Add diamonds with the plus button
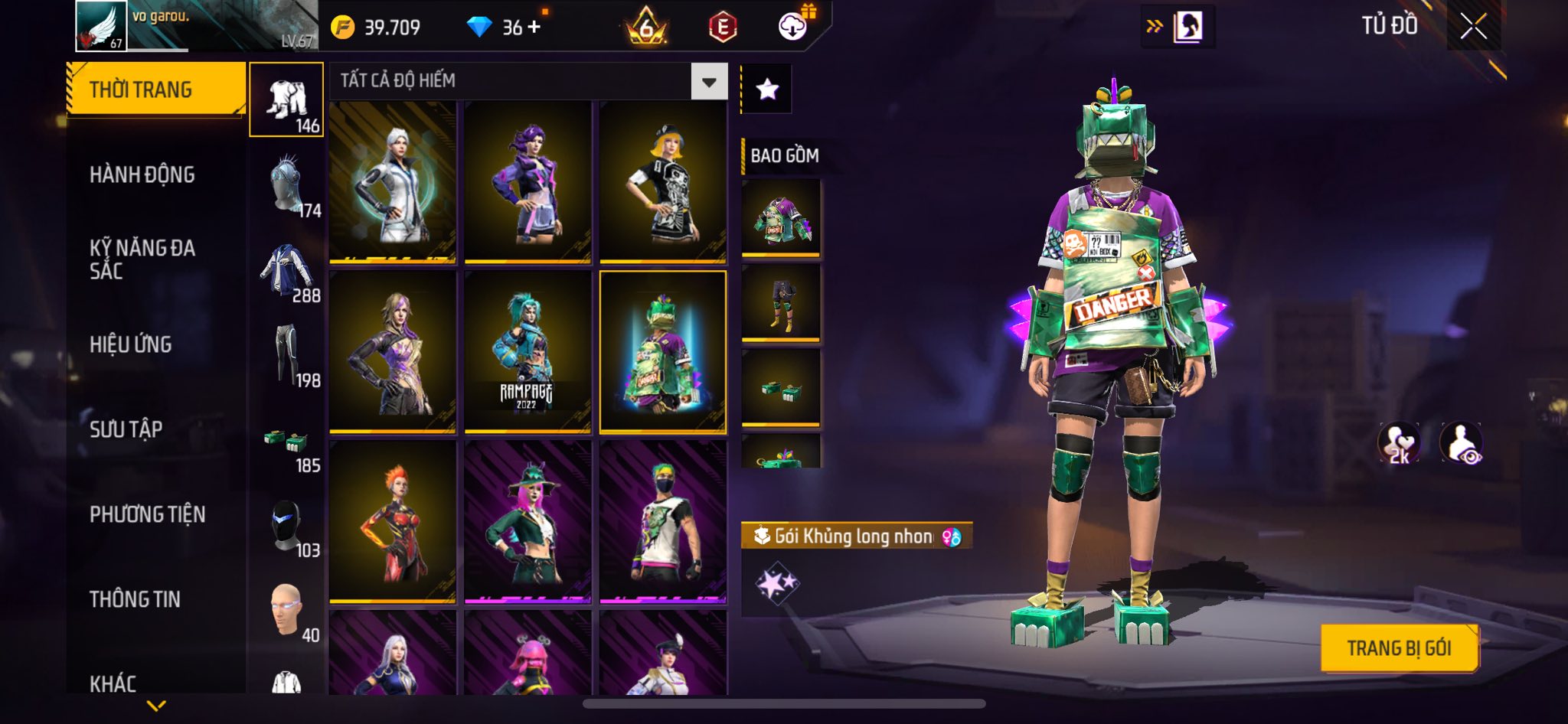 [534, 28]
